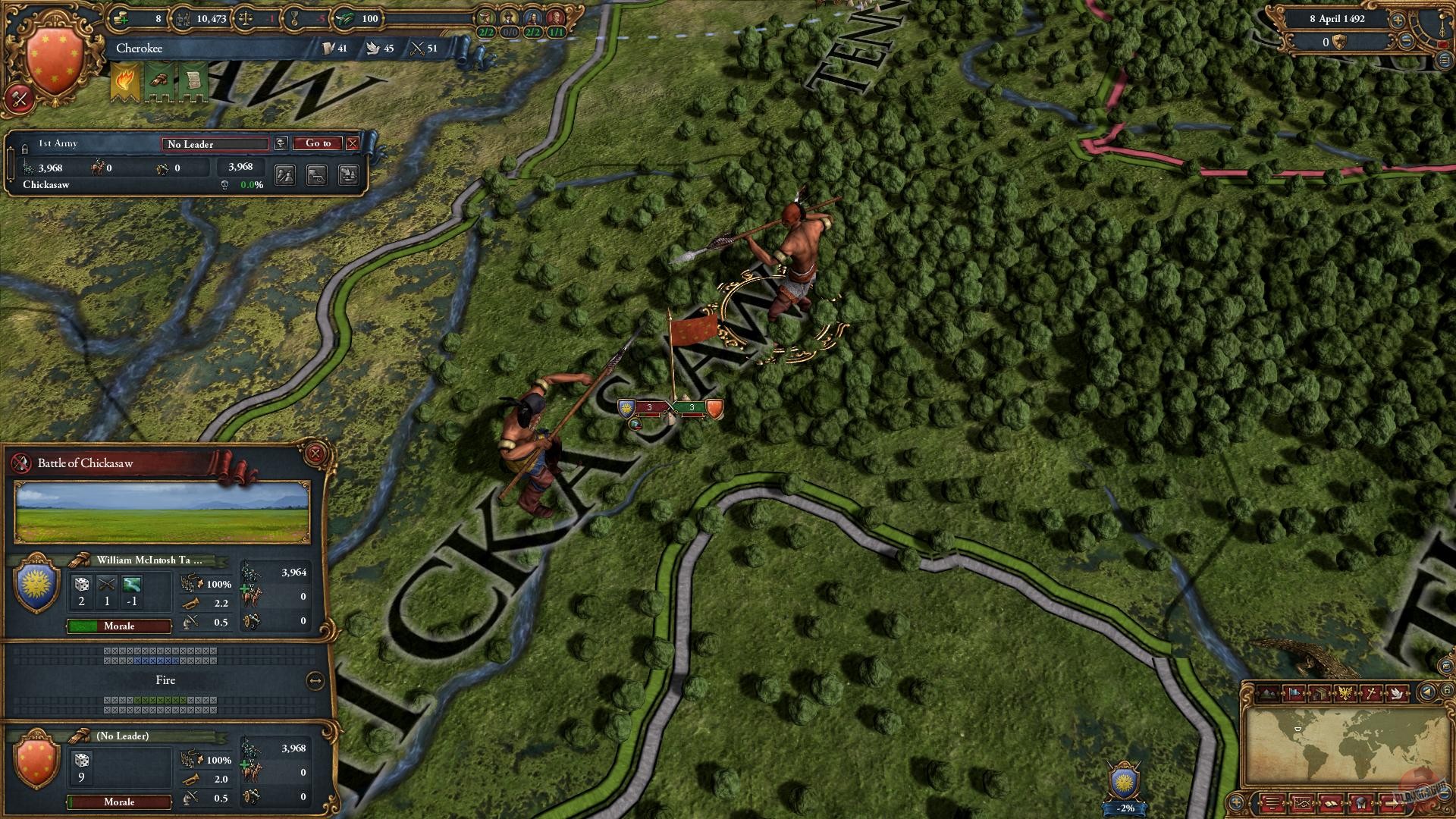
Task: Open leader selection via the No Leader field
Action: tap(215, 144)
